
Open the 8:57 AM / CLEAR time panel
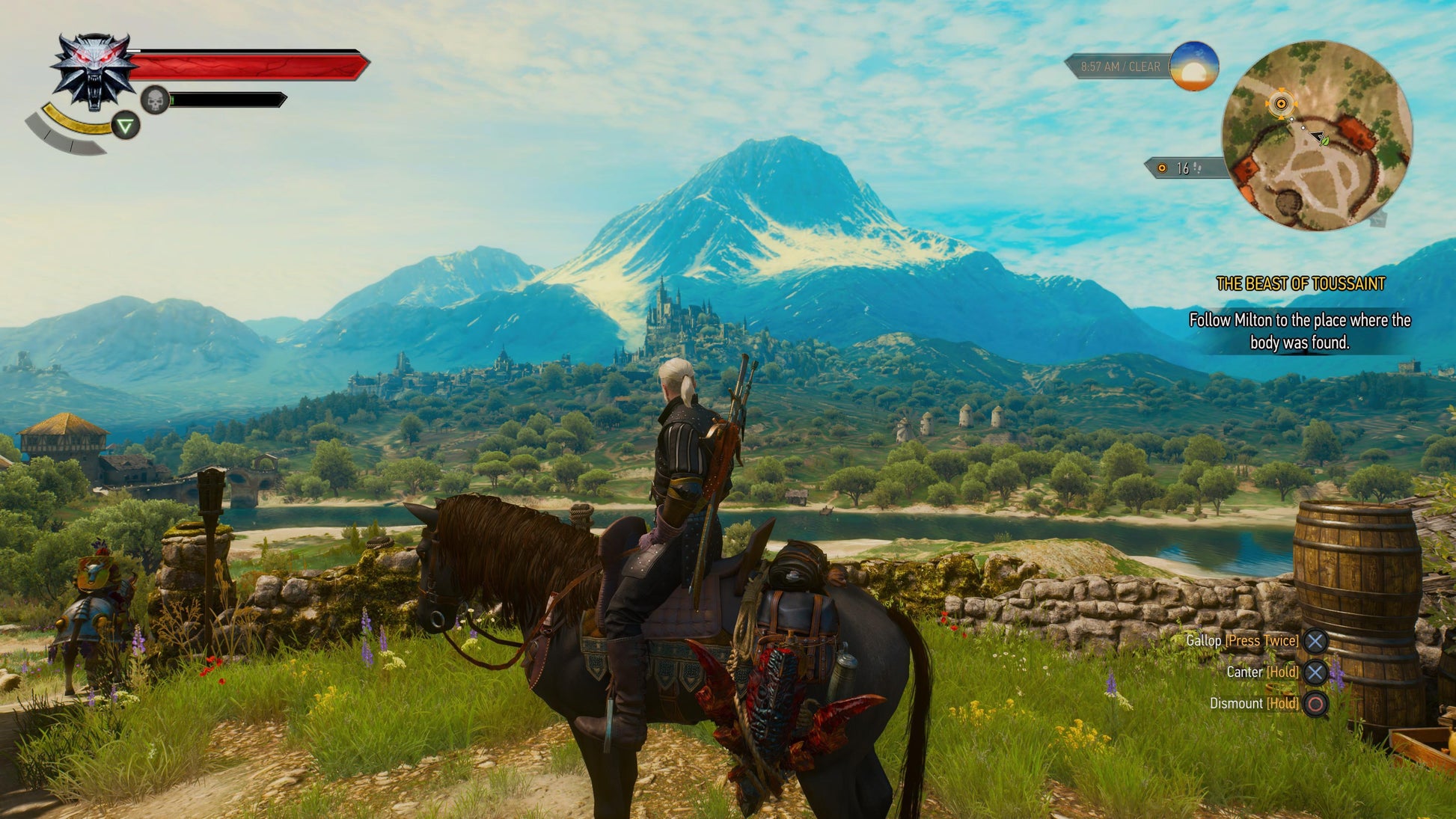coord(1119,66)
